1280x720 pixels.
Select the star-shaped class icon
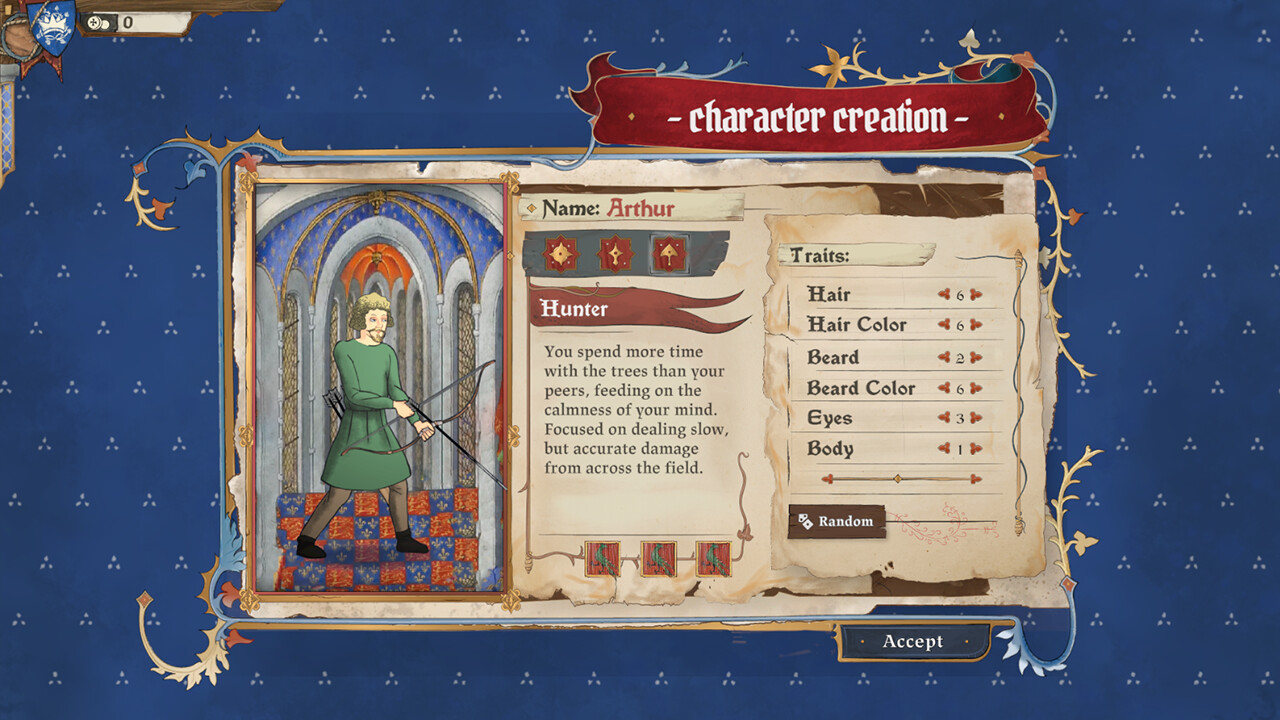560,255
